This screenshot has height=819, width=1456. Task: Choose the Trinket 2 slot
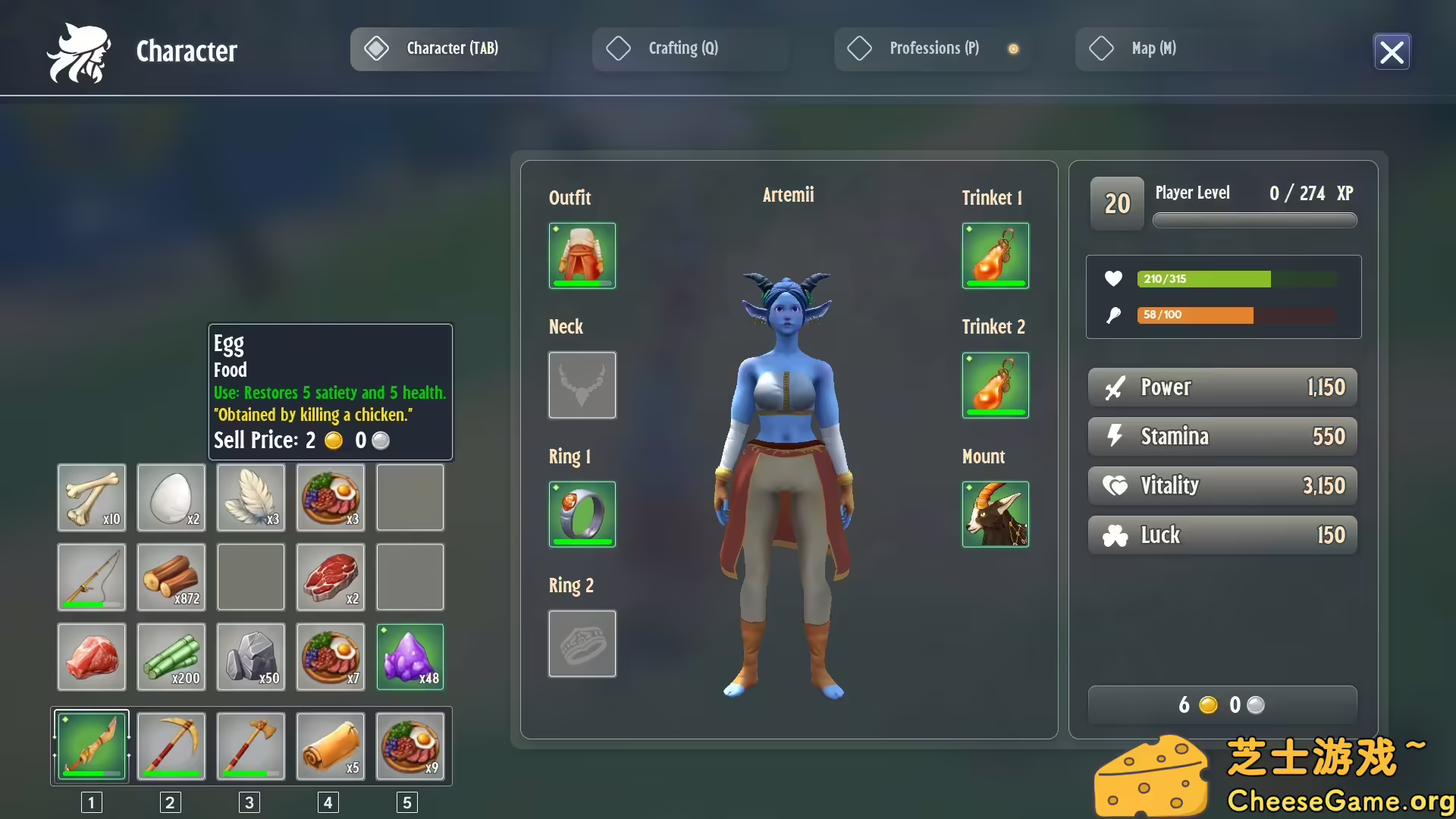[x=995, y=385]
